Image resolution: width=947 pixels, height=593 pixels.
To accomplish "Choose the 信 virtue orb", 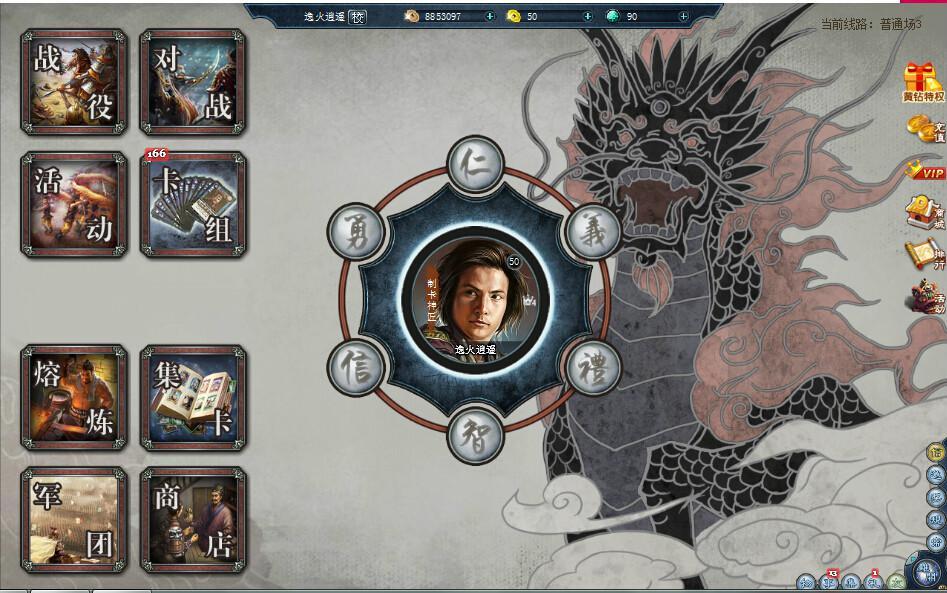I will point(357,367).
